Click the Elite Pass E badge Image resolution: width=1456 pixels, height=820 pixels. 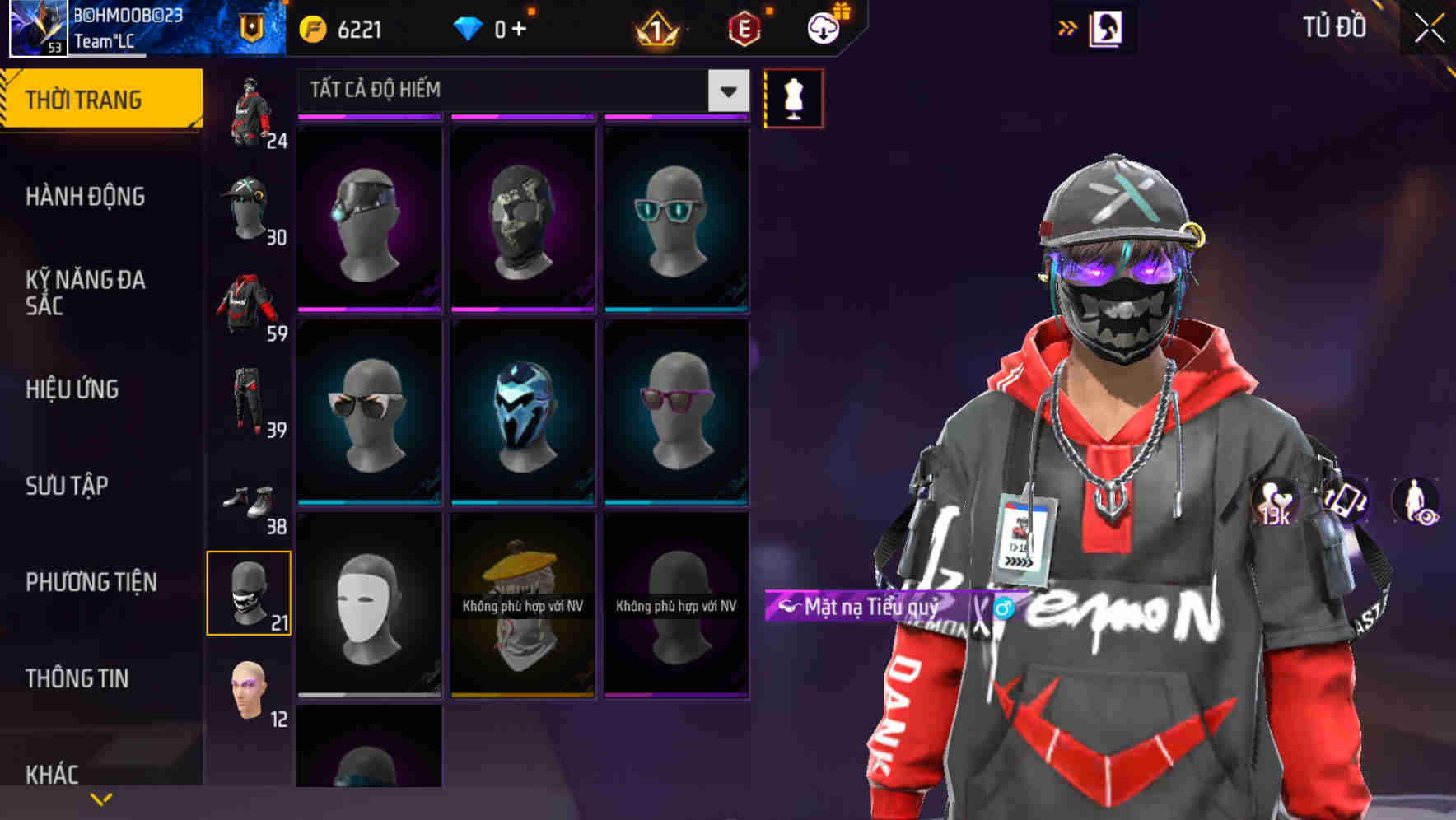click(745, 26)
